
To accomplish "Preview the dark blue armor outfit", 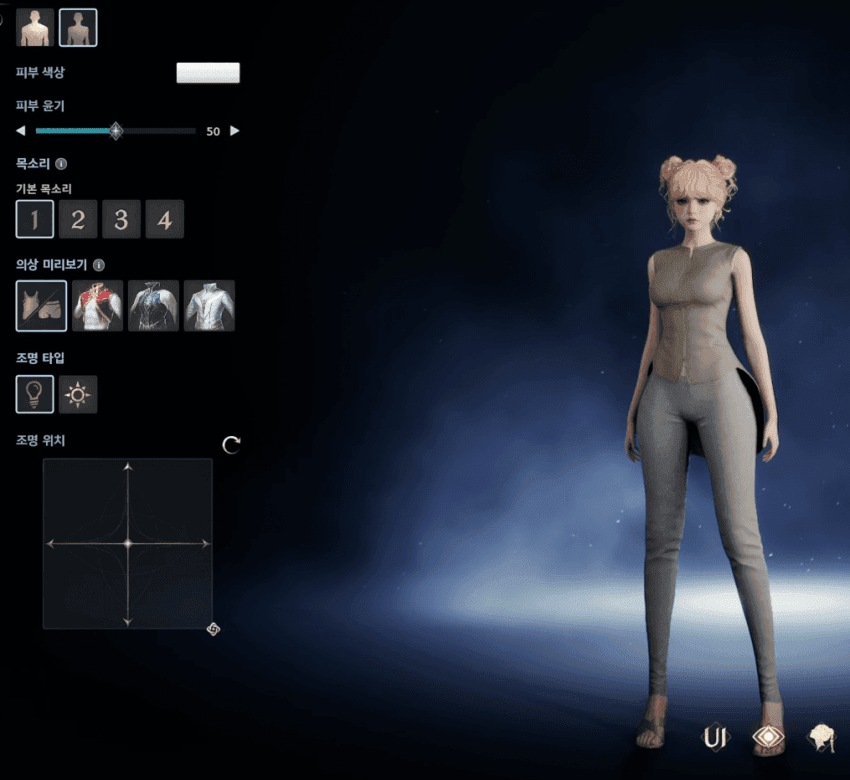I will pos(153,306).
